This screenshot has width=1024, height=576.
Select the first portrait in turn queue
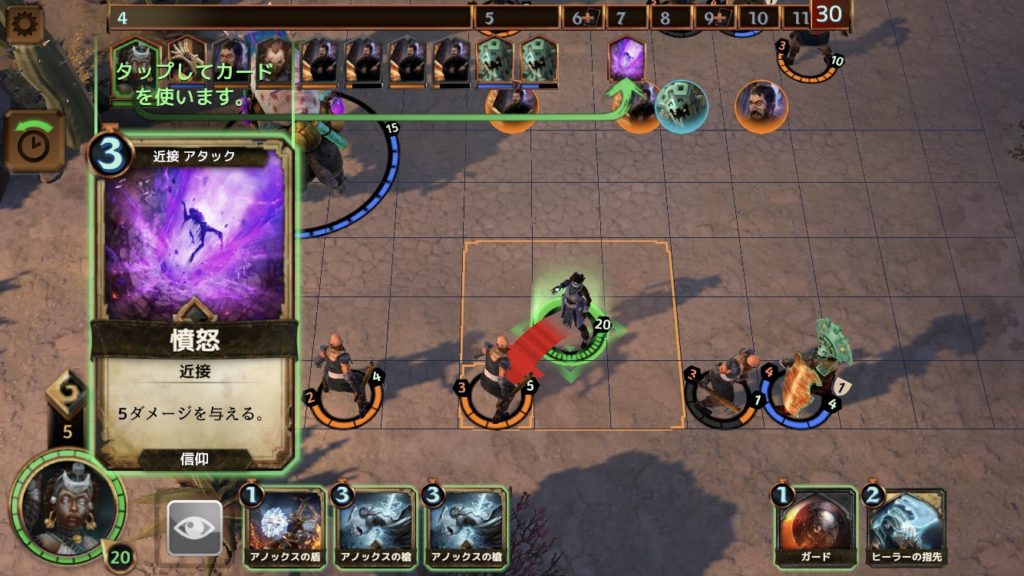coord(133,62)
